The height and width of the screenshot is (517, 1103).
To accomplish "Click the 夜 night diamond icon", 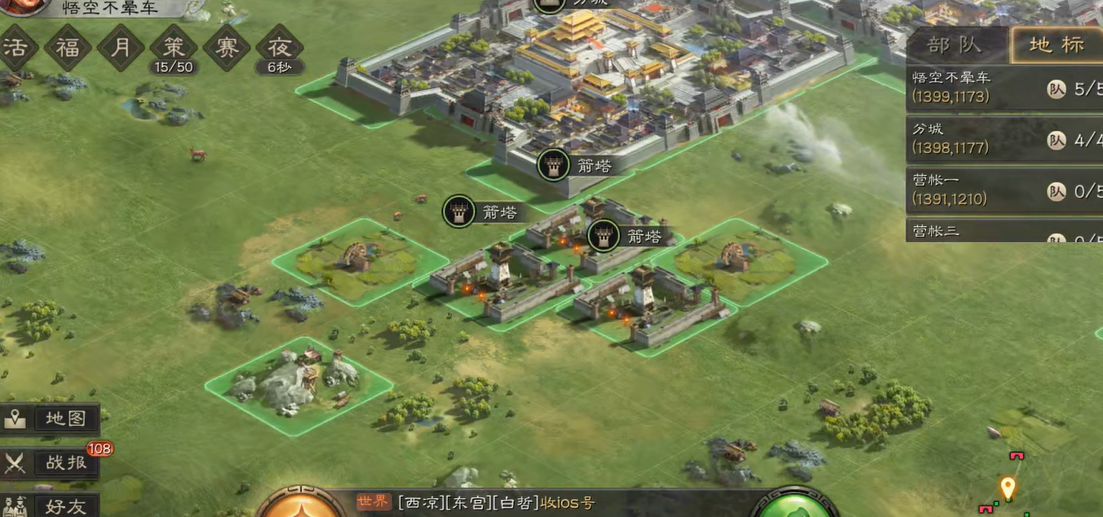I will pyautogui.click(x=280, y=48).
